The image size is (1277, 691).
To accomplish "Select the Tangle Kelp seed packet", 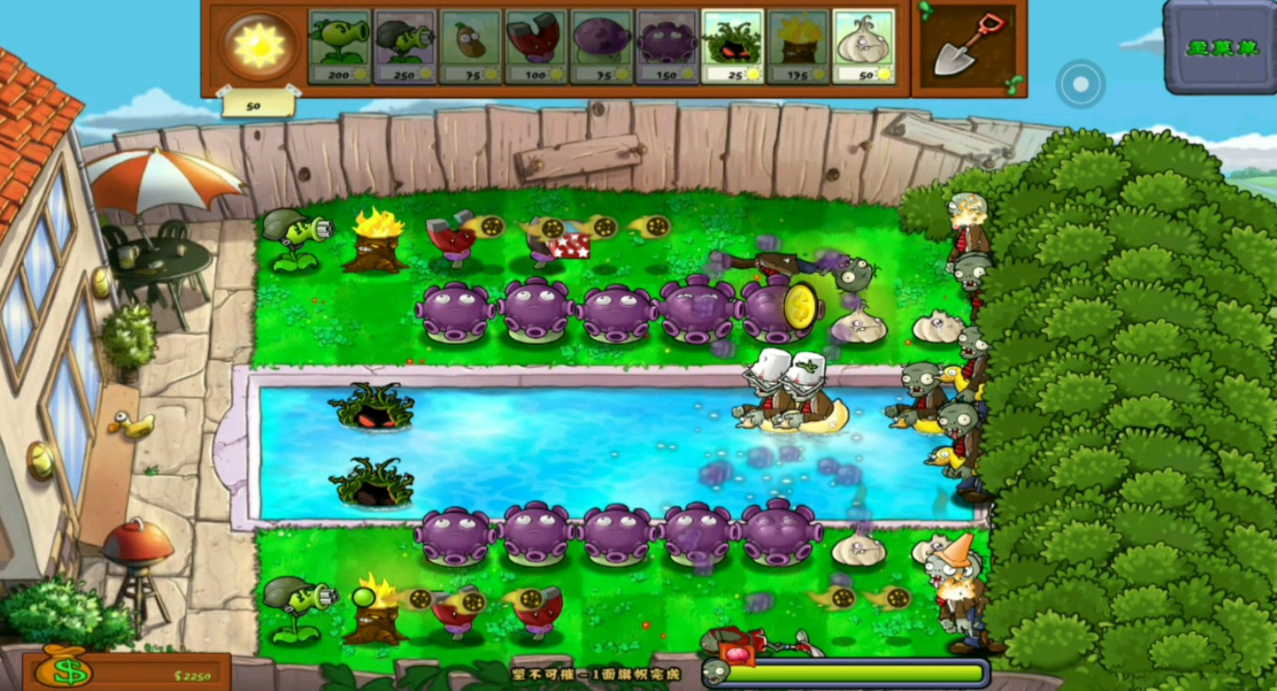I will tap(732, 46).
